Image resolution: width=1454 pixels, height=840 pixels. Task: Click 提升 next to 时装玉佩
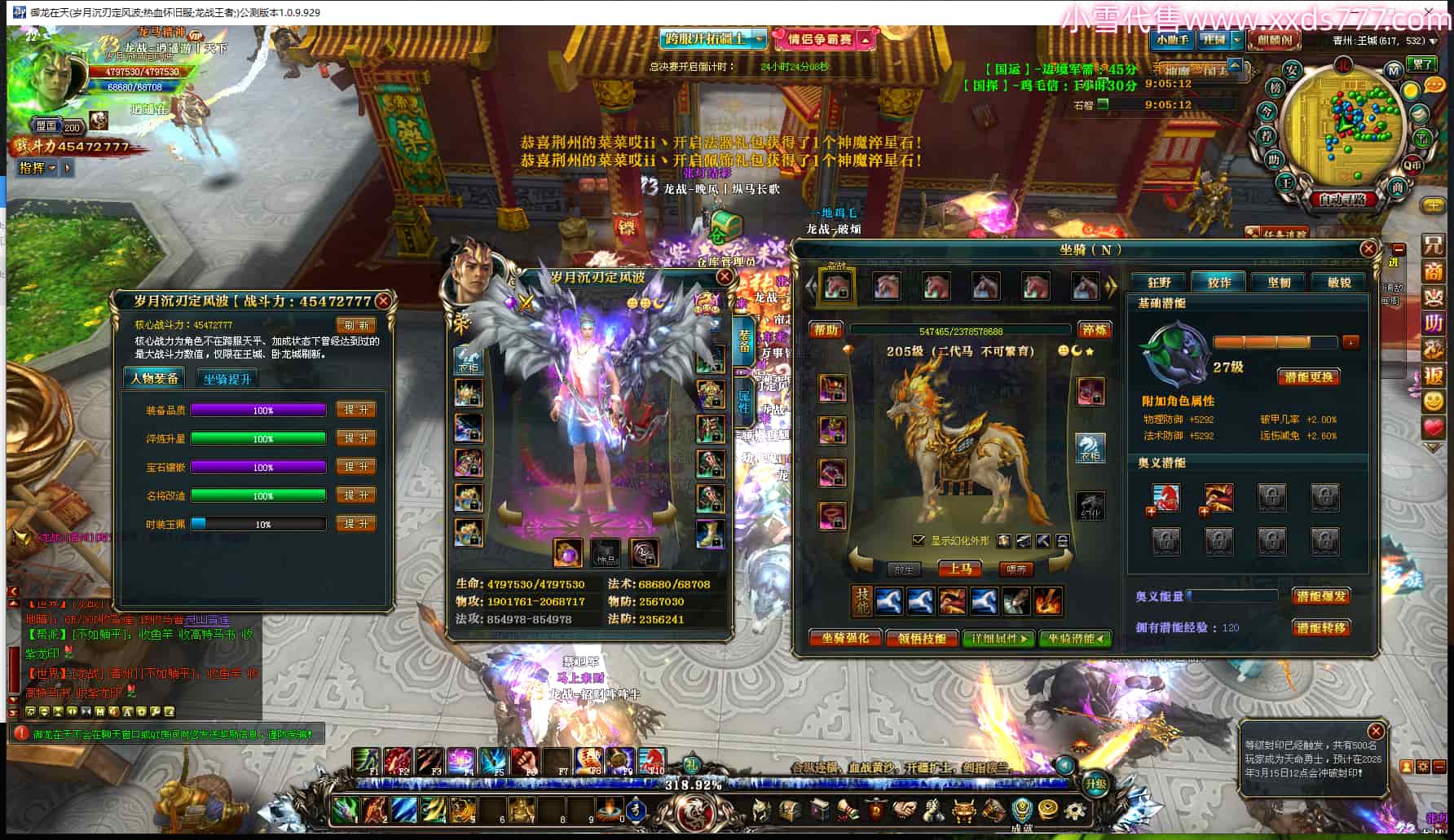[356, 524]
